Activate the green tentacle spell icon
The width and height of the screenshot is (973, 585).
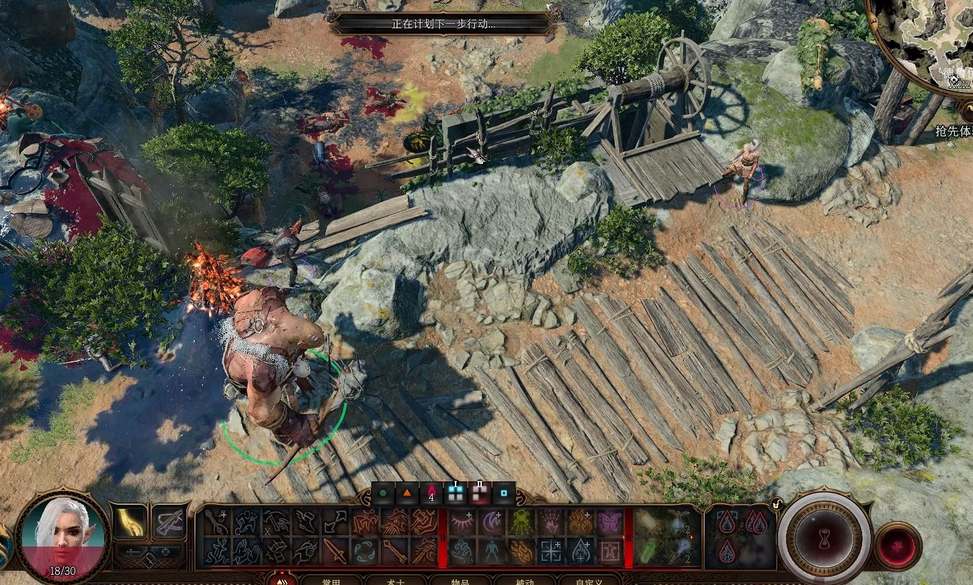click(522, 522)
